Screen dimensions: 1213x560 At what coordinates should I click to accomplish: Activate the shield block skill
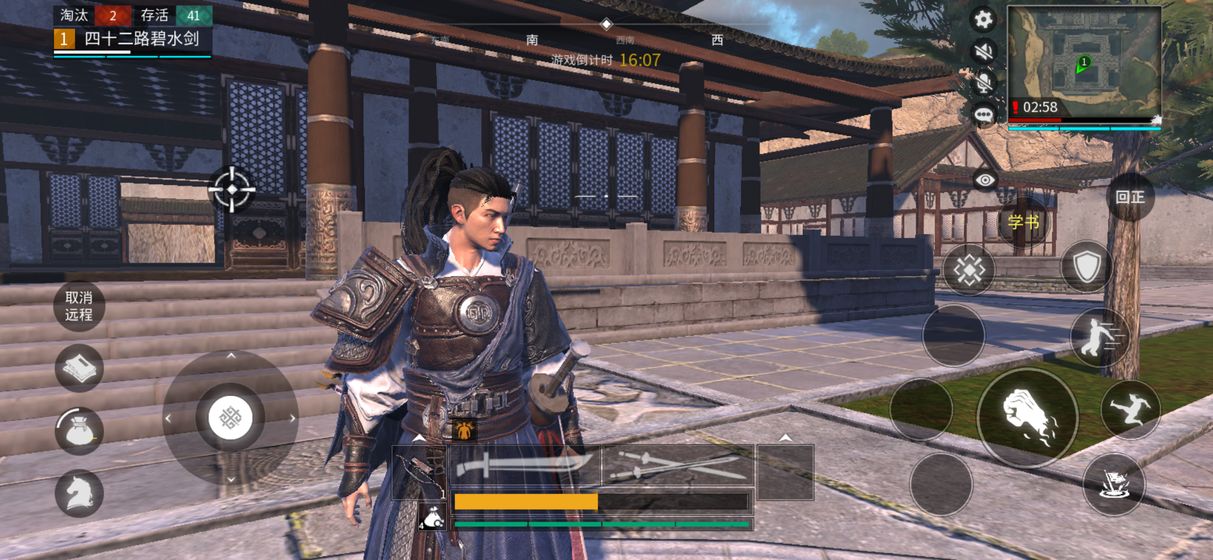(x=1086, y=266)
